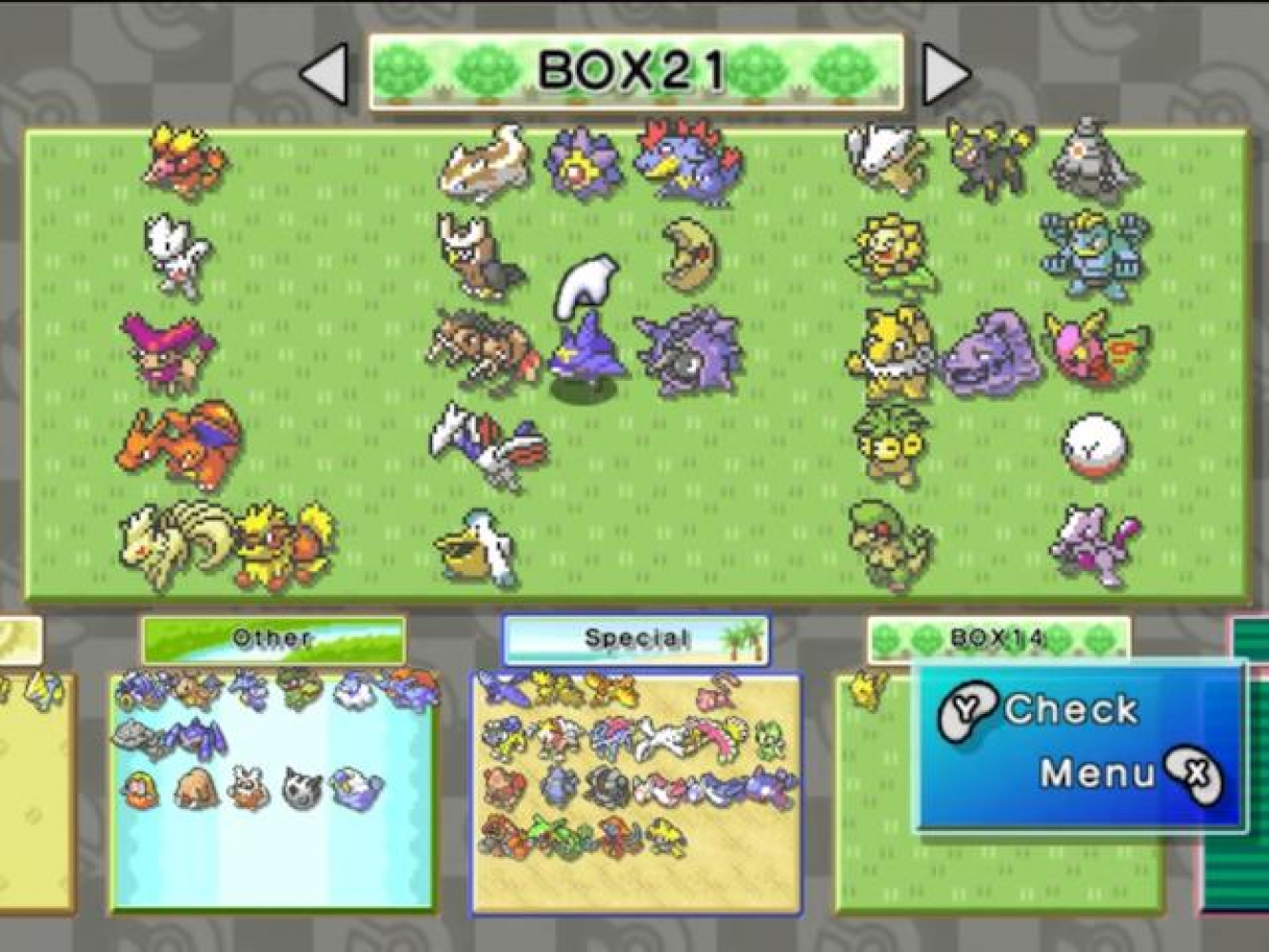Go to the next box with right arrow
Image resolution: width=1269 pixels, height=952 pixels.
[x=944, y=73]
